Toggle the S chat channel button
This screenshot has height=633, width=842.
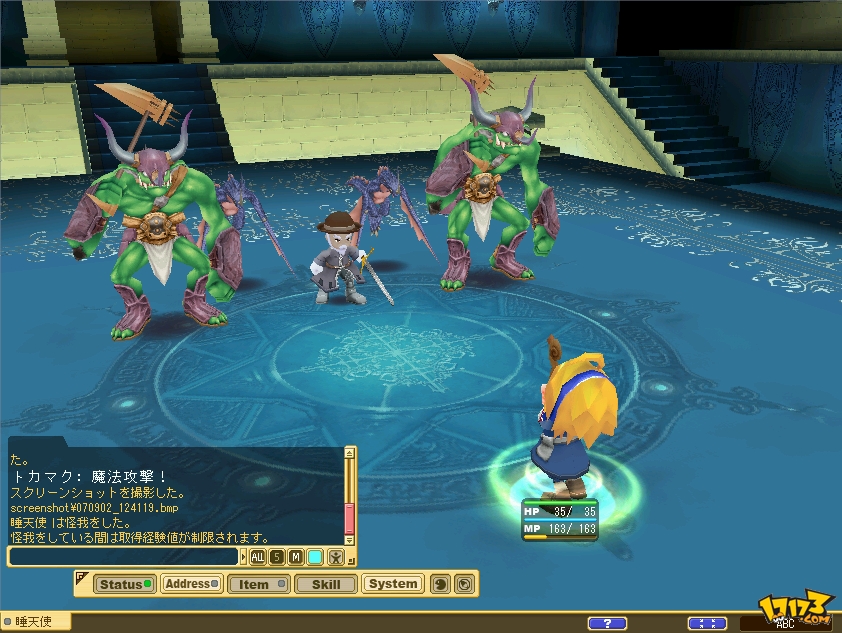[277, 557]
